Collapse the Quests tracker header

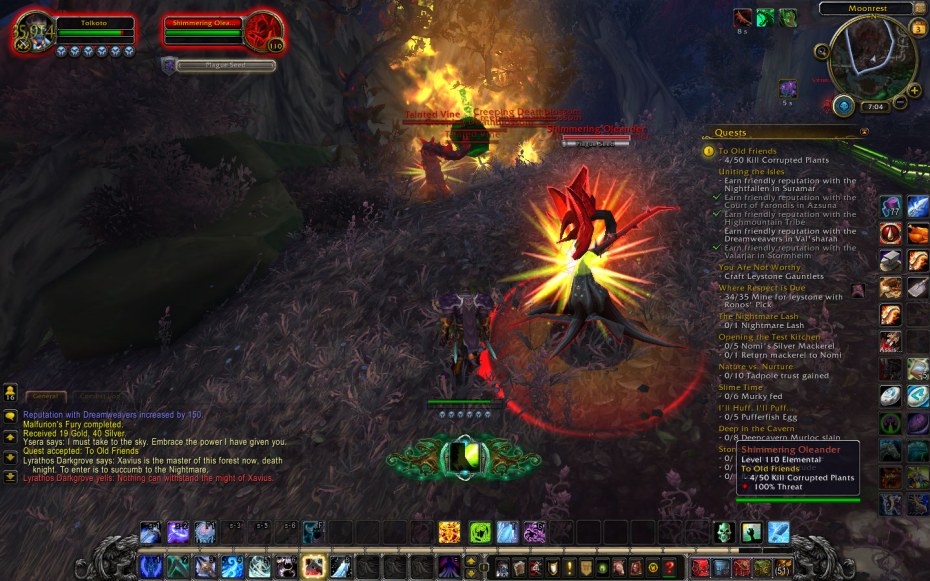(x=864, y=131)
